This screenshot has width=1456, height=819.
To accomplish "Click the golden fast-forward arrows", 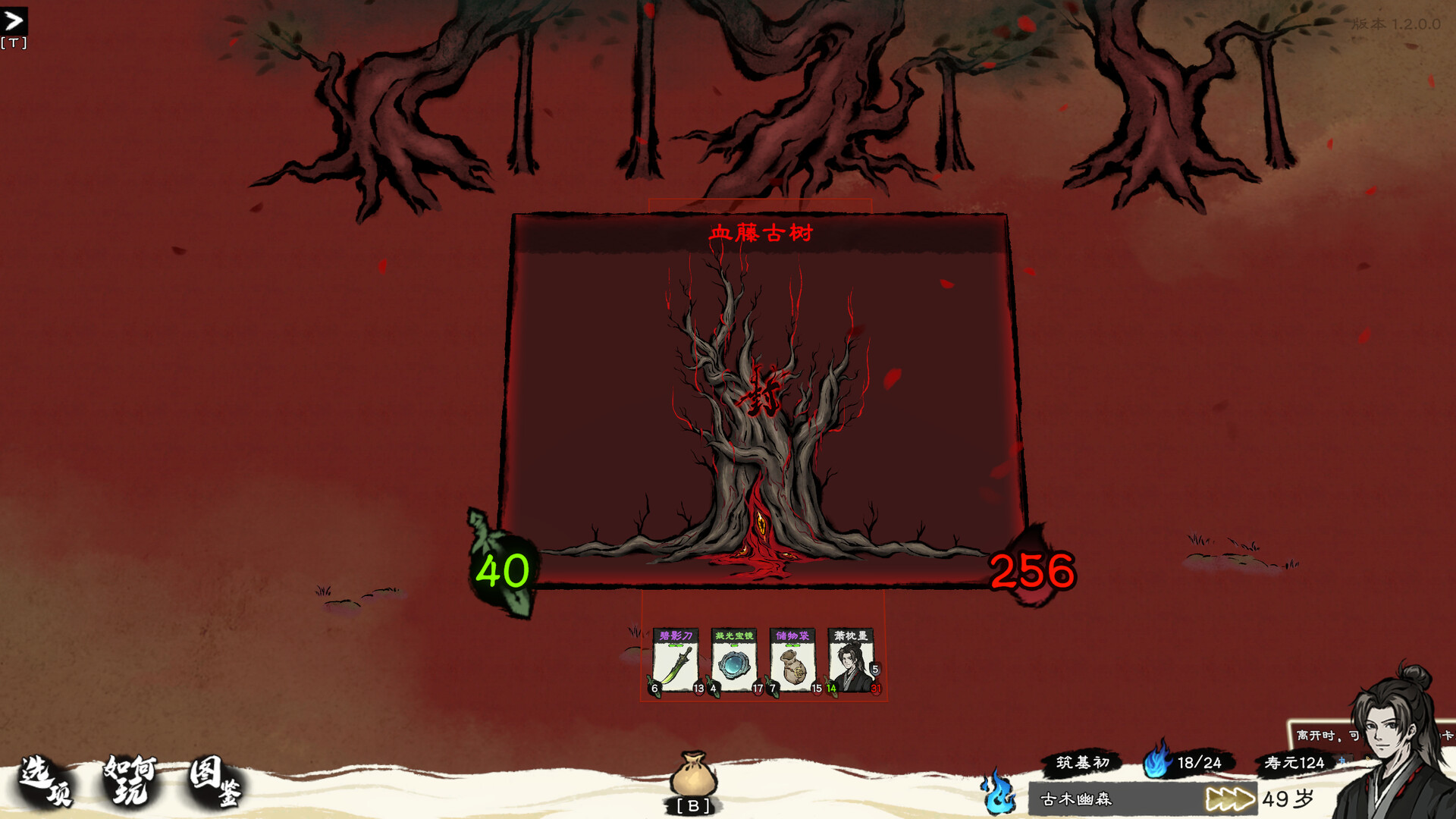I will (1229, 799).
